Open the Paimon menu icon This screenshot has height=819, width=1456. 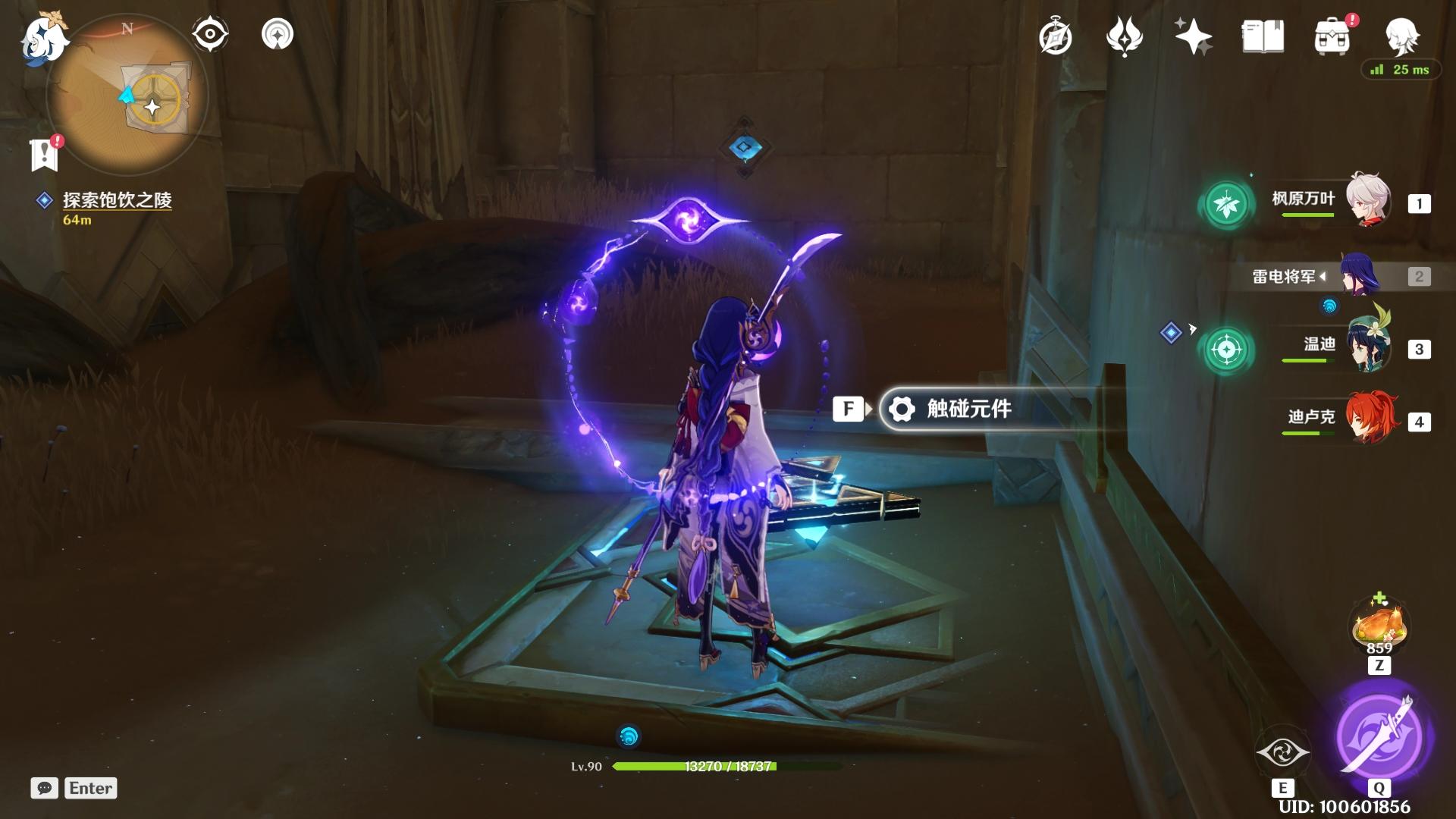coord(43,38)
